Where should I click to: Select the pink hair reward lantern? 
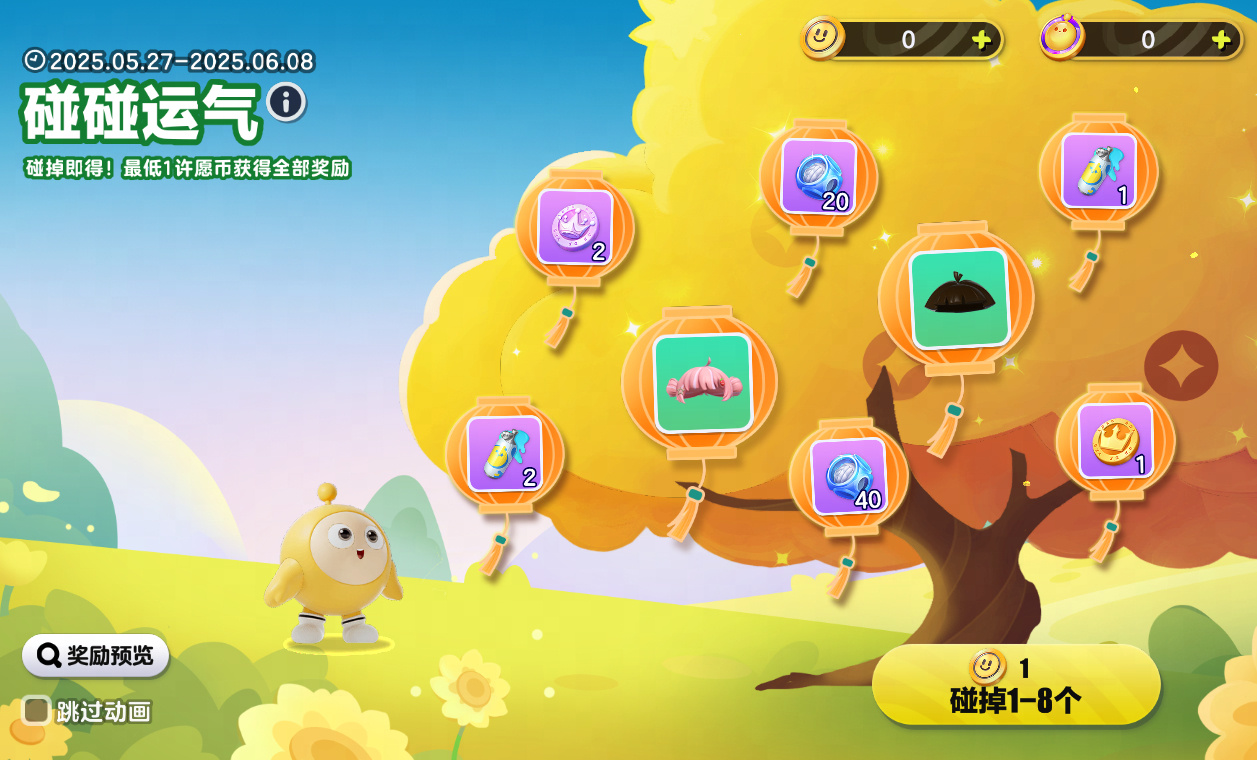(701, 382)
